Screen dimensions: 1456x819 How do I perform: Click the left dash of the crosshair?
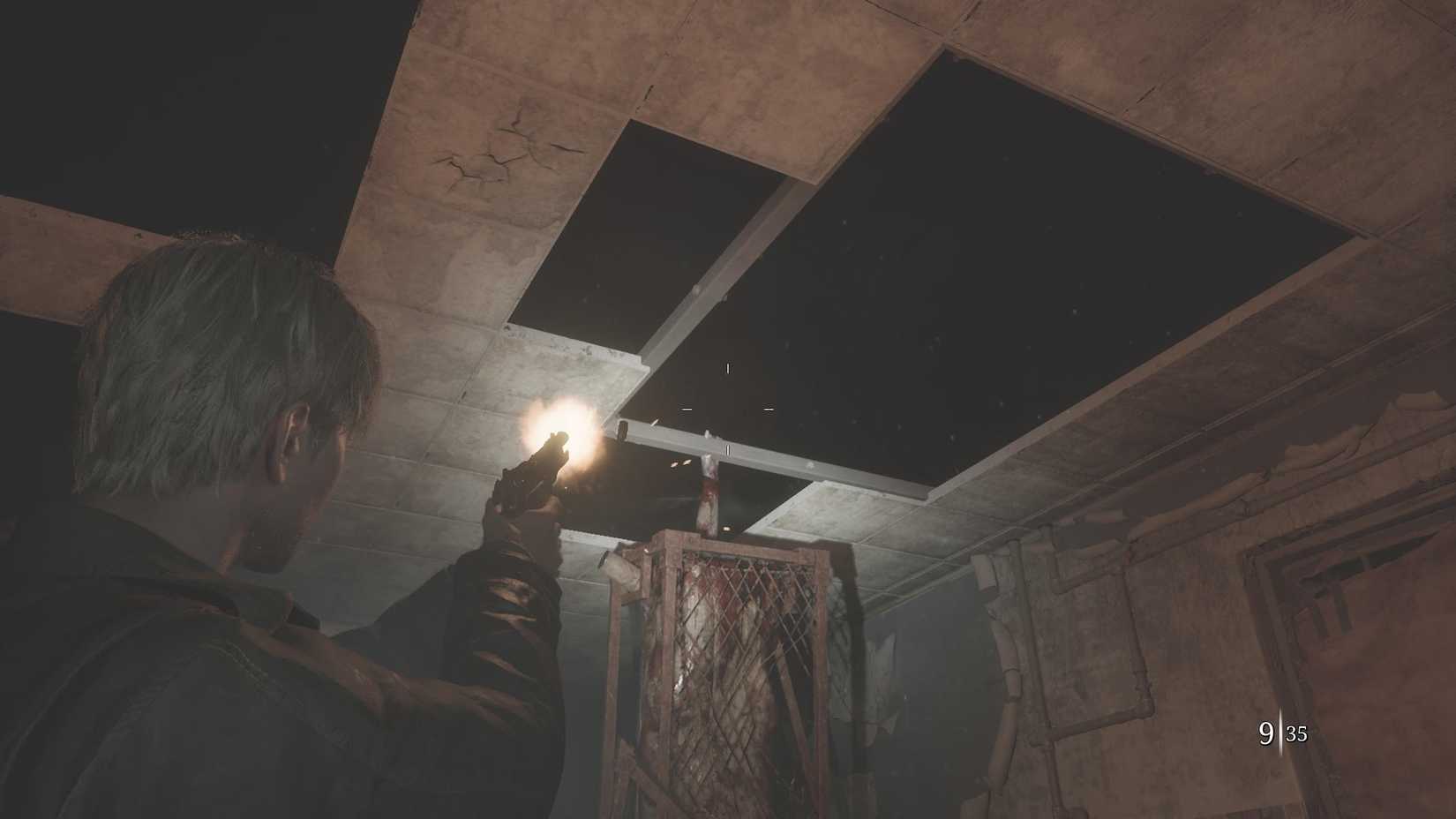[x=687, y=409]
